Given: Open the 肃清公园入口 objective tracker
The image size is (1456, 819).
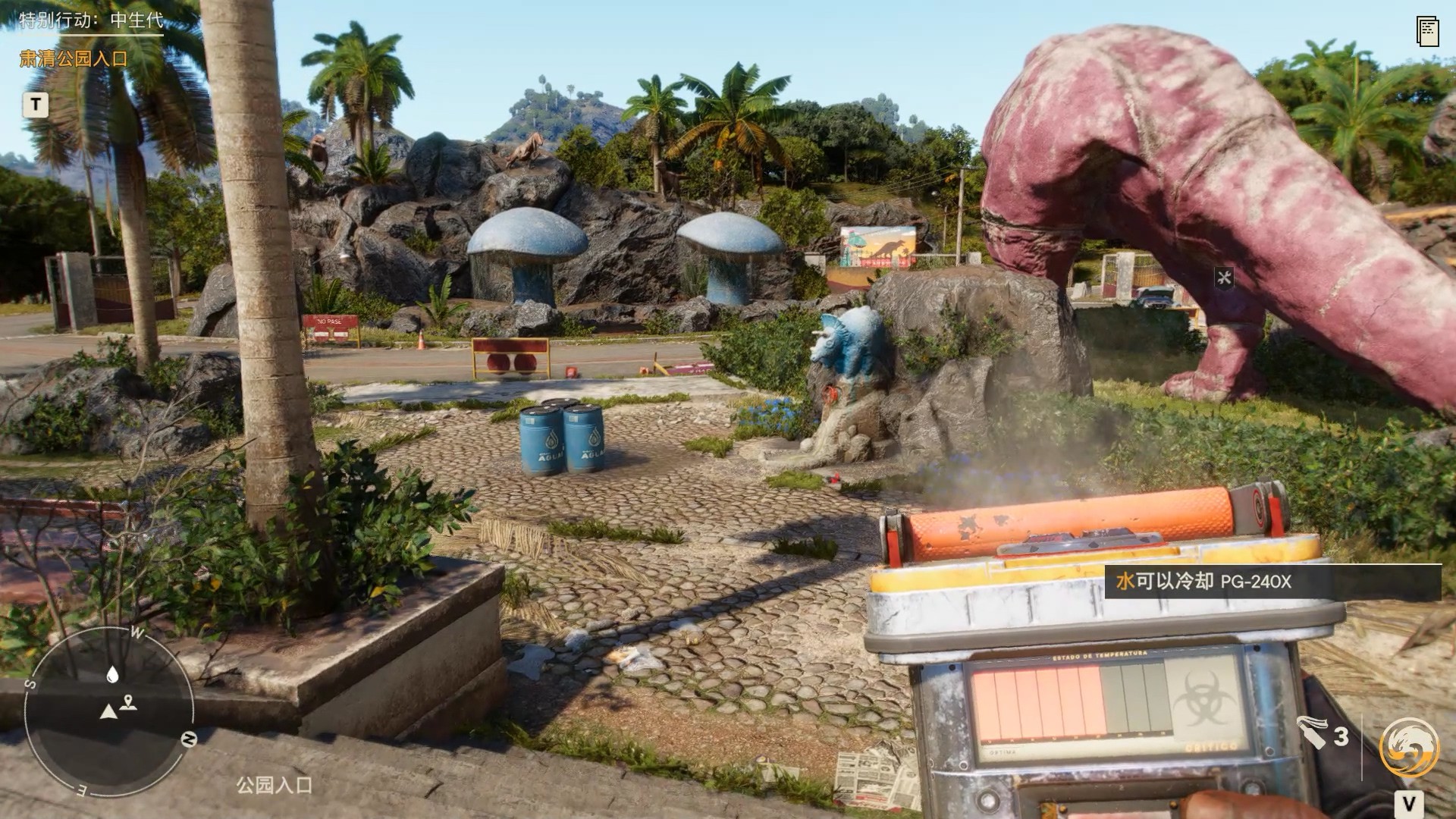Looking at the screenshot, I should click(74, 59).
